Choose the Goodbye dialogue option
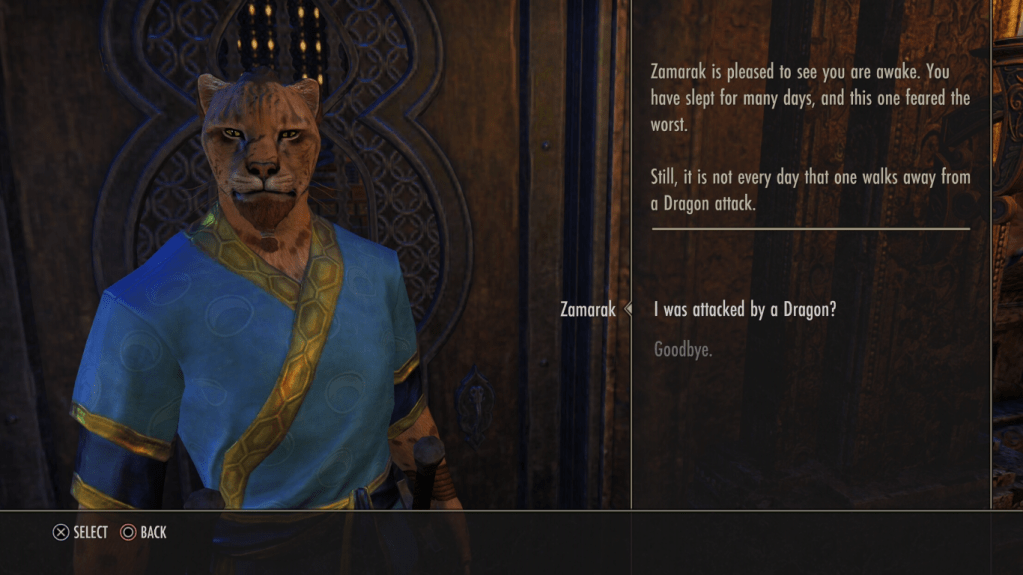This screenshot has width=1023, height=575. (683, 350)
